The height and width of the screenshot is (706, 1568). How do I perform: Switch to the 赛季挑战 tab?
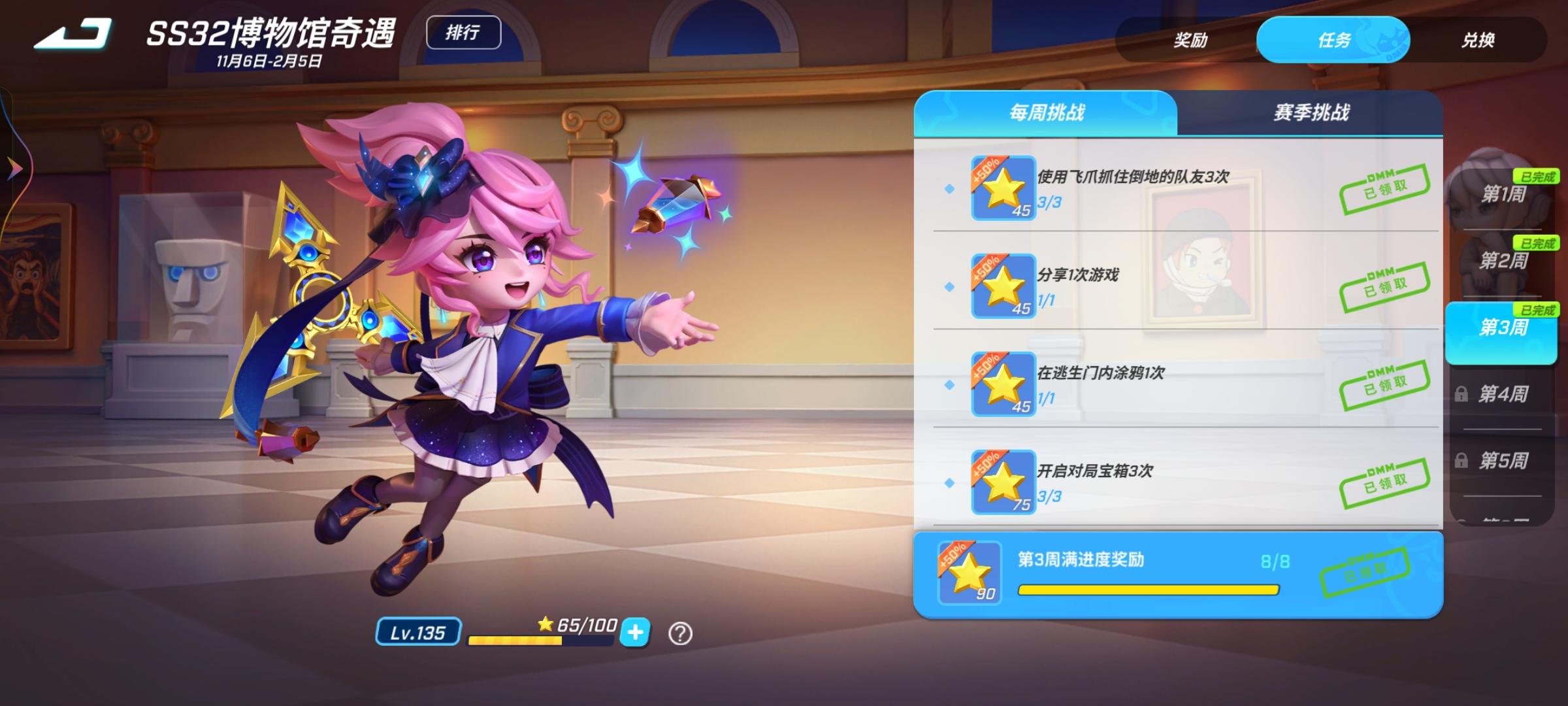[x=1312, y=112]
